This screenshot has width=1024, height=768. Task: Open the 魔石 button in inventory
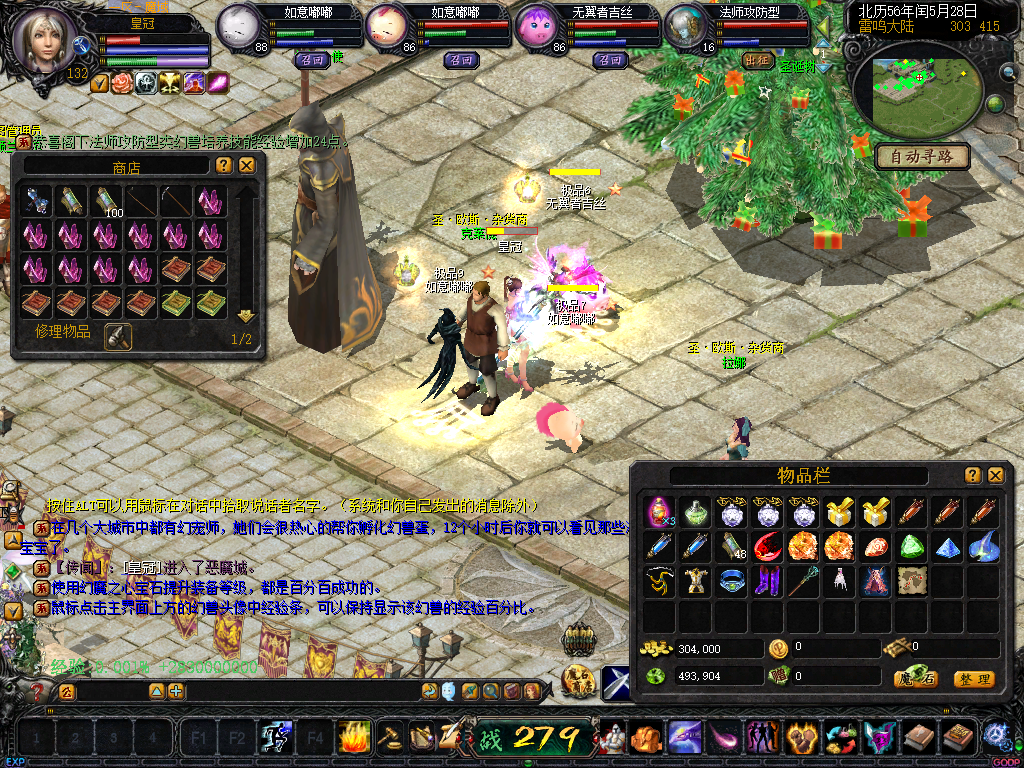click(915, 679)
